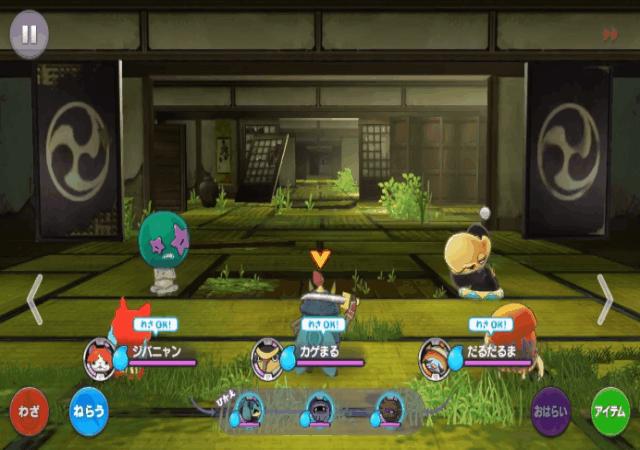This screenshot has height=450, width=640.
Task: Pause the battle with the pause button
Action: tap(29, 33)
